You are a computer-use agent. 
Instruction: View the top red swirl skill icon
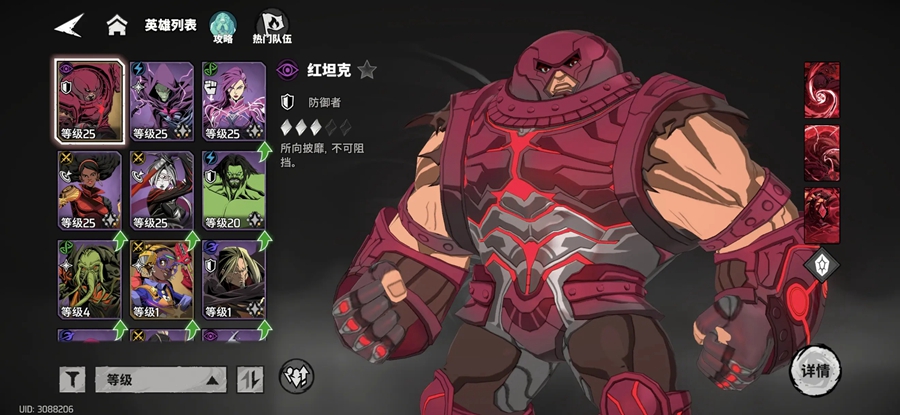coord(822,89)
